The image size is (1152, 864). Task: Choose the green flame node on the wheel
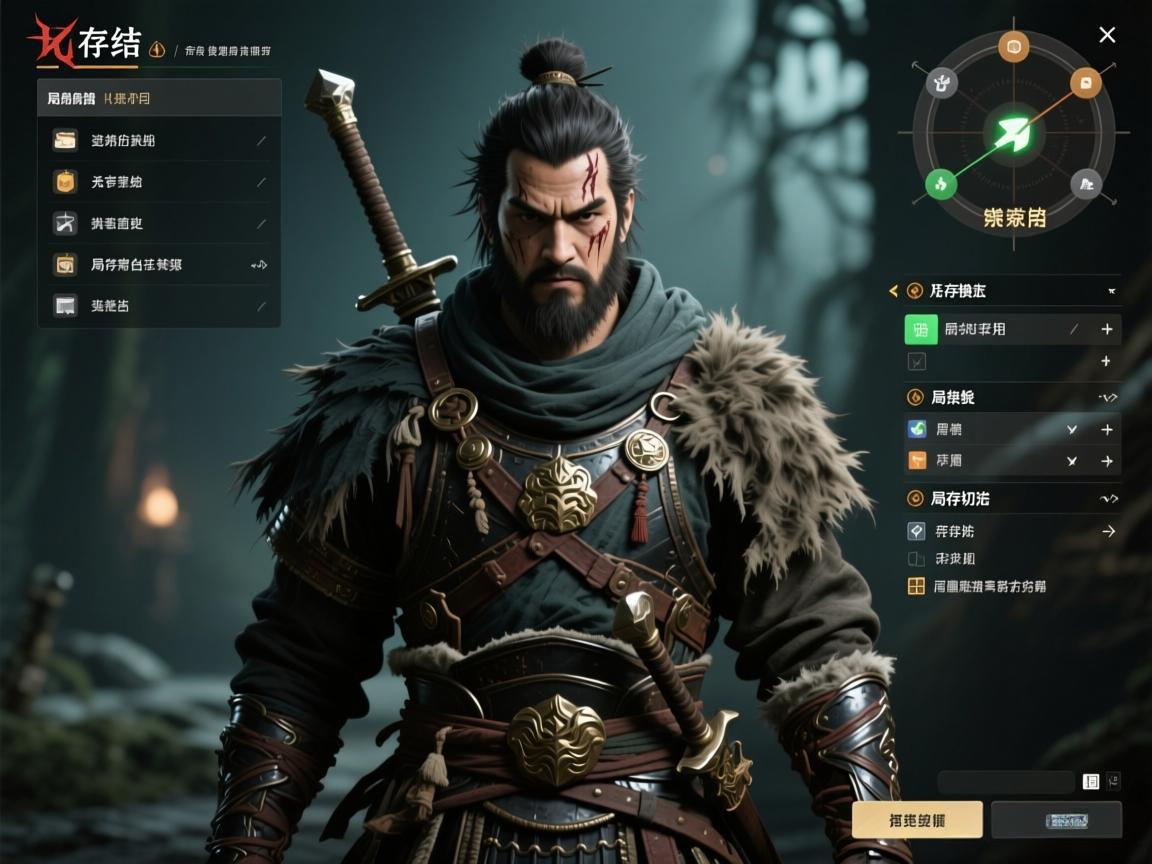click(x=940, y=183)
